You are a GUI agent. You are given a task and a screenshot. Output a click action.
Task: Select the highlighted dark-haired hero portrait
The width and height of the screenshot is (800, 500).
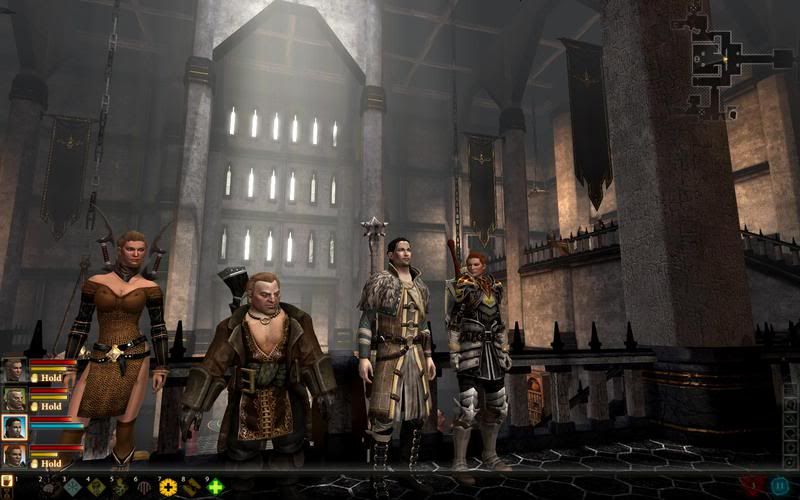coord(14,428)
